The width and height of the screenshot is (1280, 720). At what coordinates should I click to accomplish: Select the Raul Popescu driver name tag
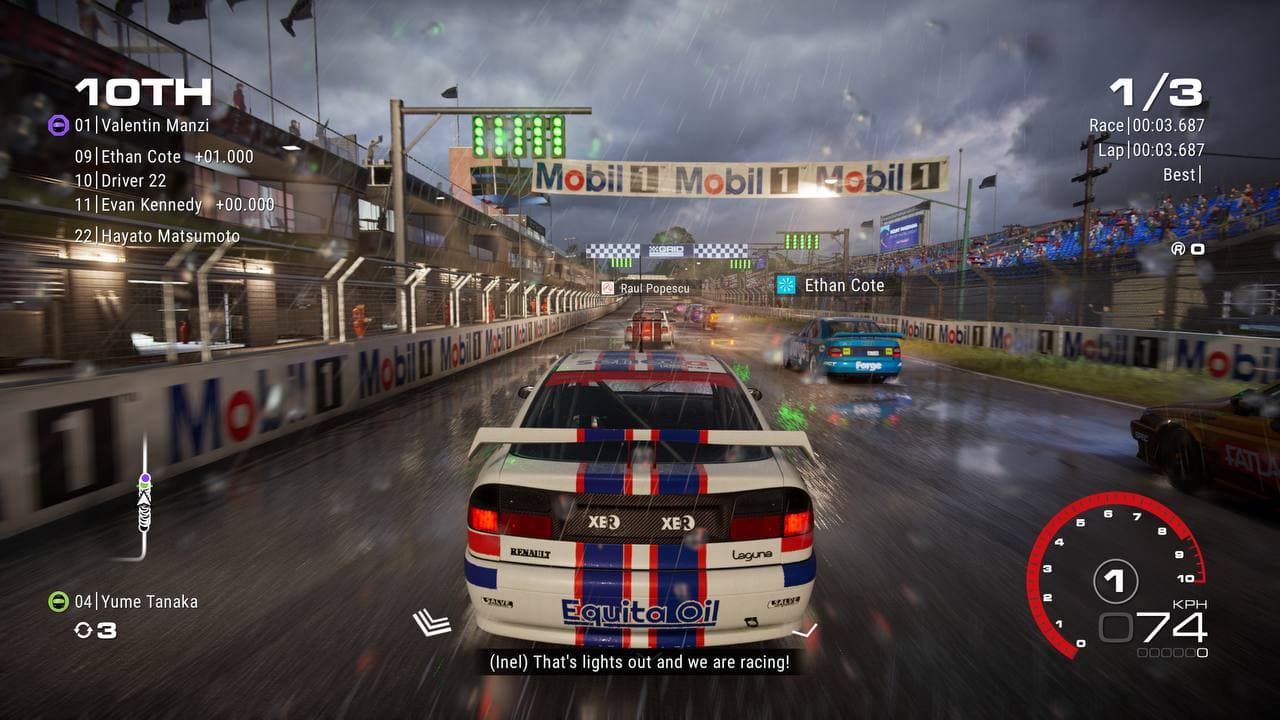point(645,288)
